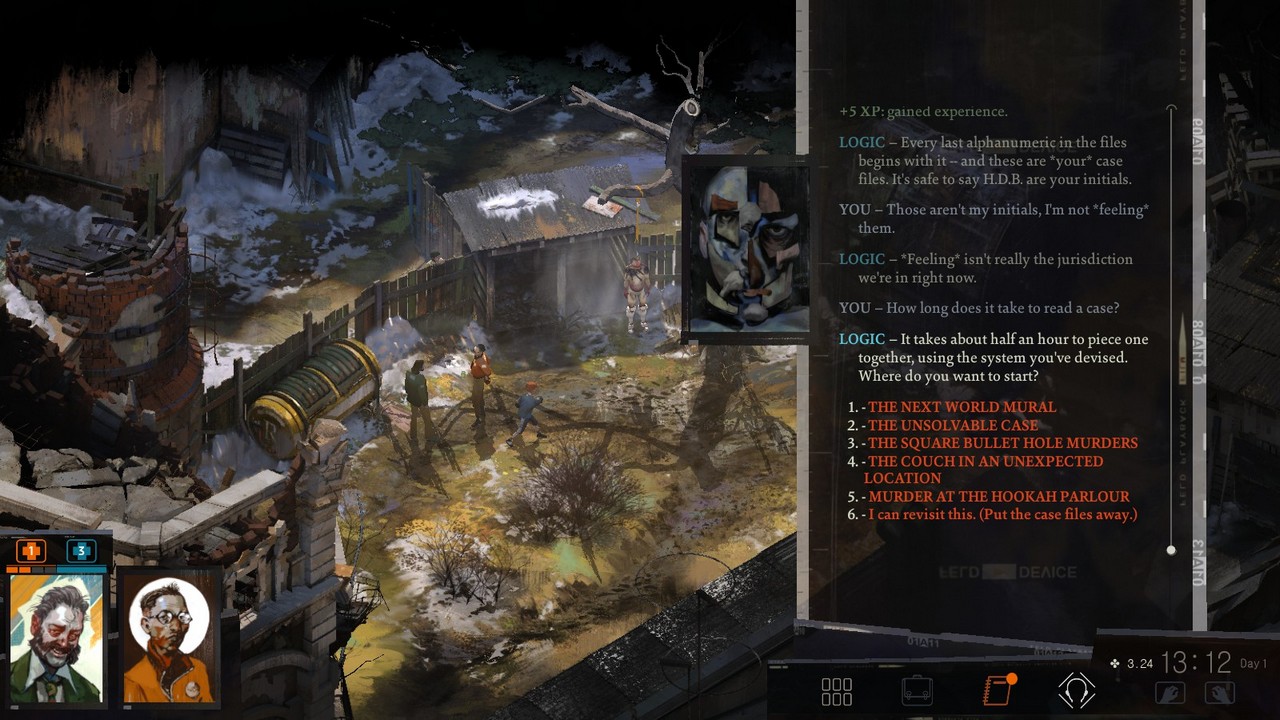Pick THE COUCH IN AN UNEXPECTED LOCATION
Image resolution: width=1280 pixels, height=720 pixels.
pyautogui.click(x=984, y=461)
